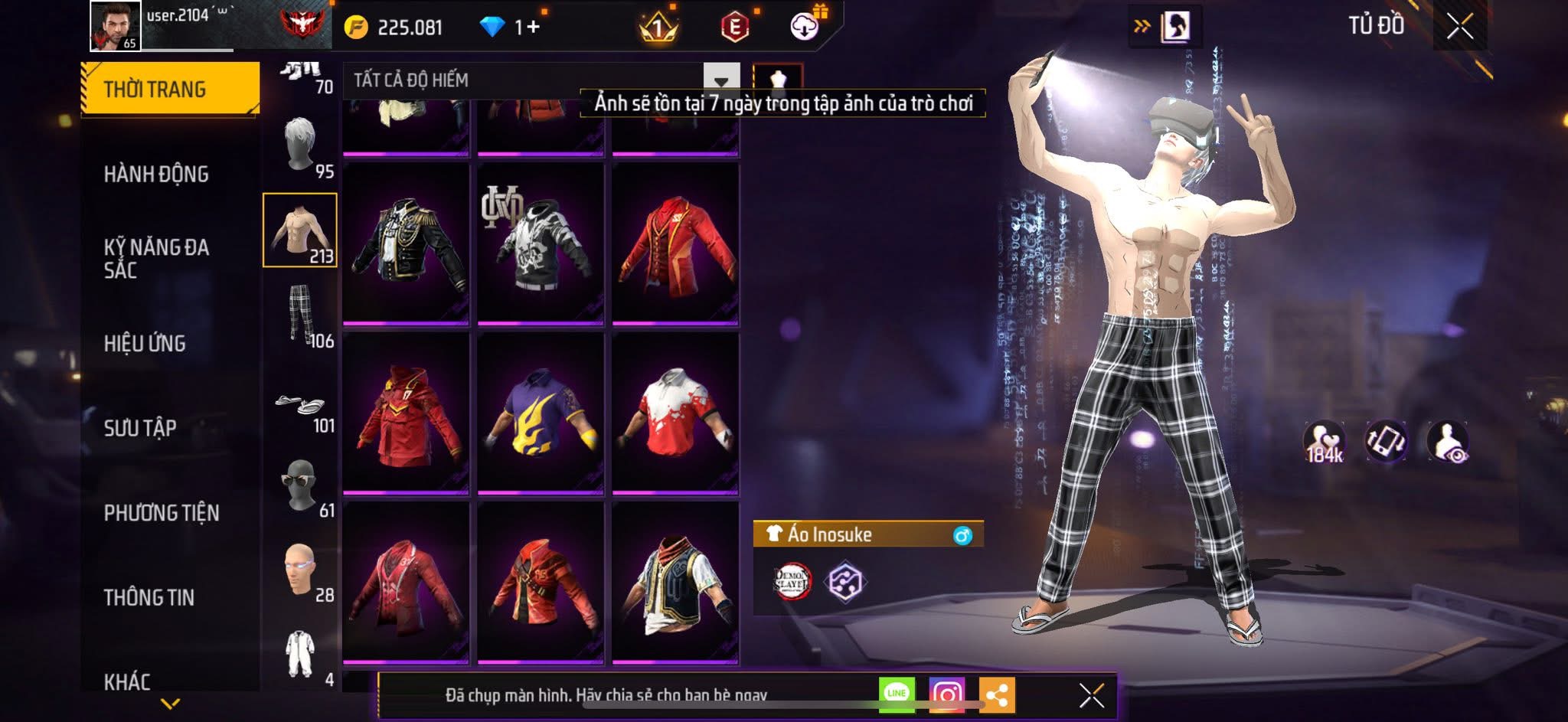
Task: Select the hair subcategory with 95 items
Action: pyautogui.click(x=301, y=146)
